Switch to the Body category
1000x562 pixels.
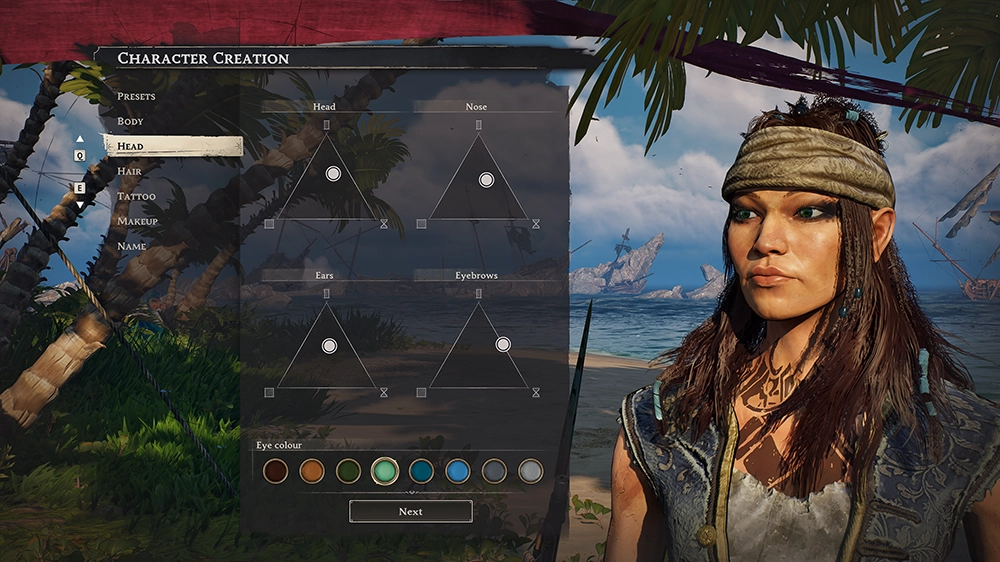pyautogui.click(x=131, y=121)
